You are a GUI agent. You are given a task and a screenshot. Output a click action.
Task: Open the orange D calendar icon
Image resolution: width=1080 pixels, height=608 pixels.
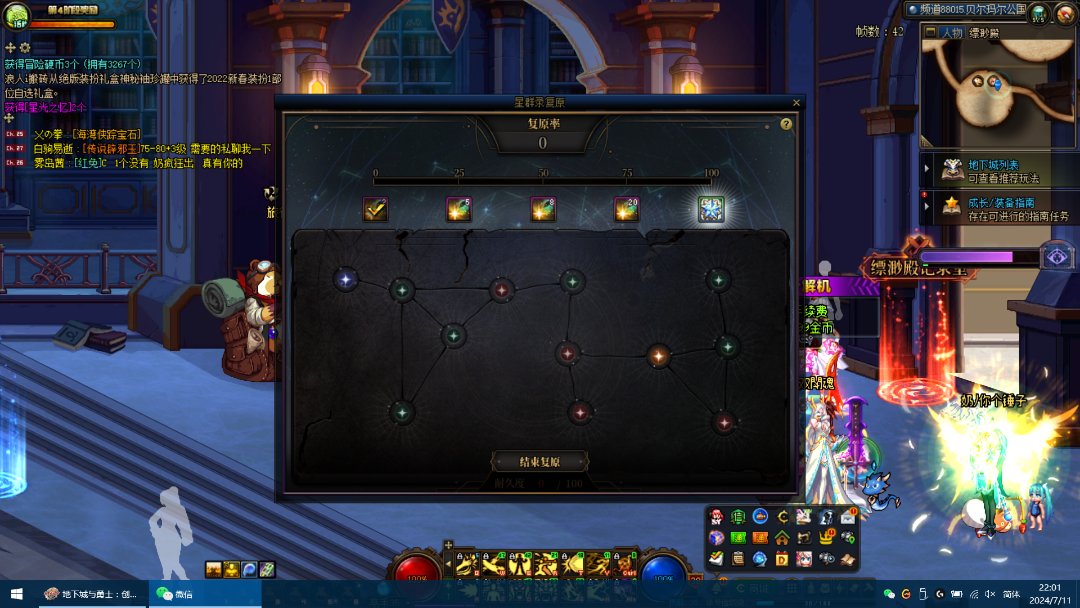782,559
